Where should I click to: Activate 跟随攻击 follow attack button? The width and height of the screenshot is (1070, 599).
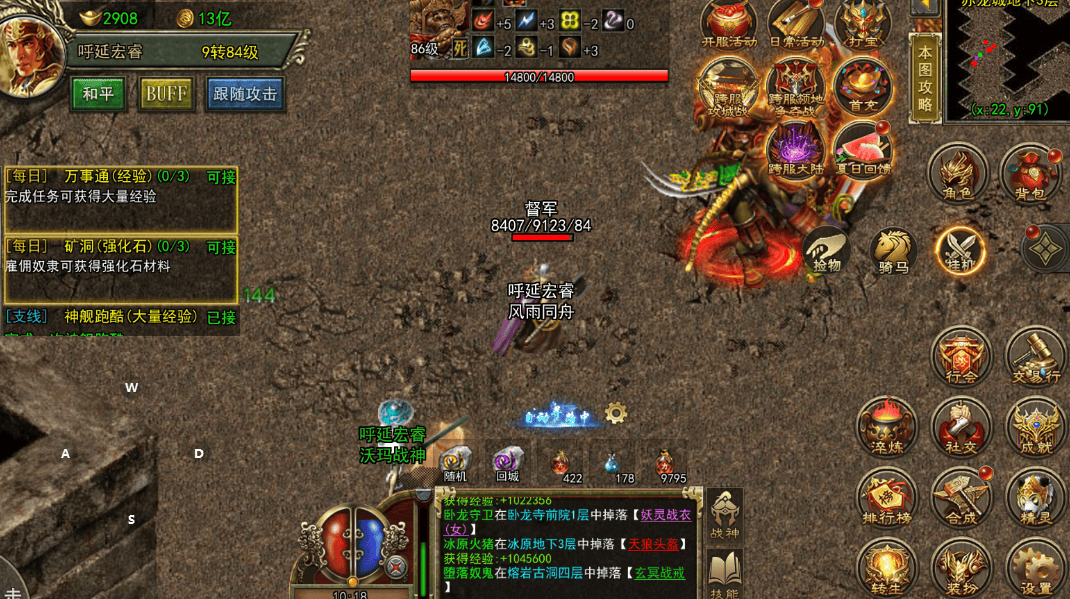[x=245, y=94]
